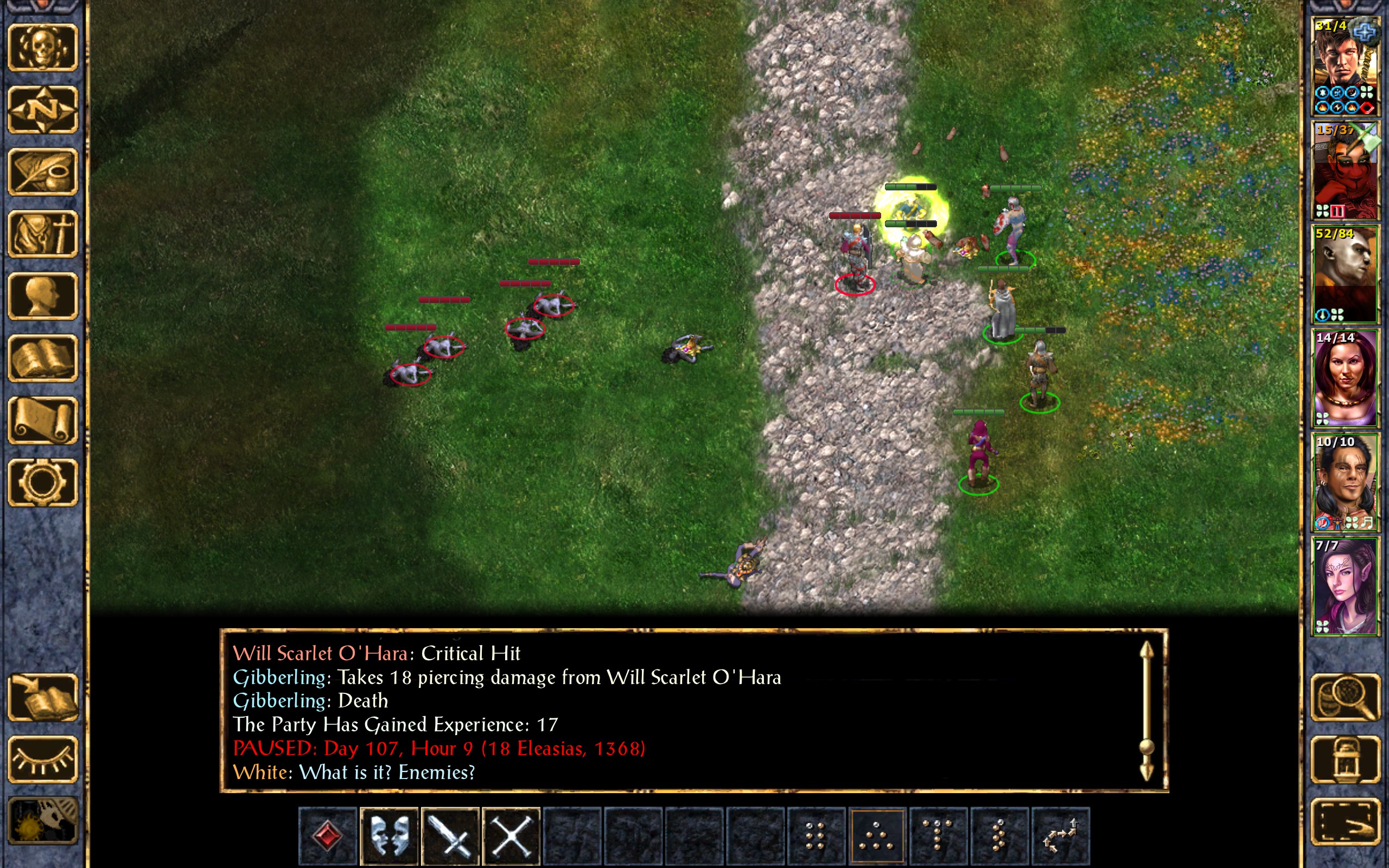Click the red gem action button

click(x=328, y=836)
